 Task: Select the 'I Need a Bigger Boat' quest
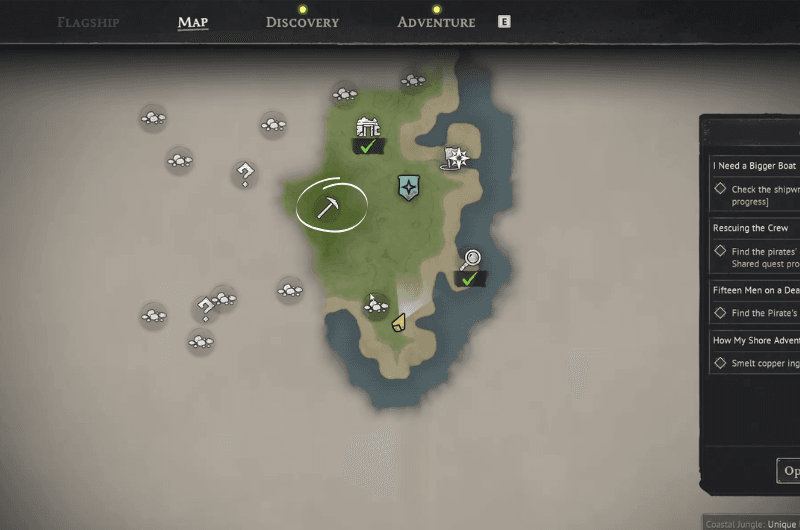click(x=756, y=166)
